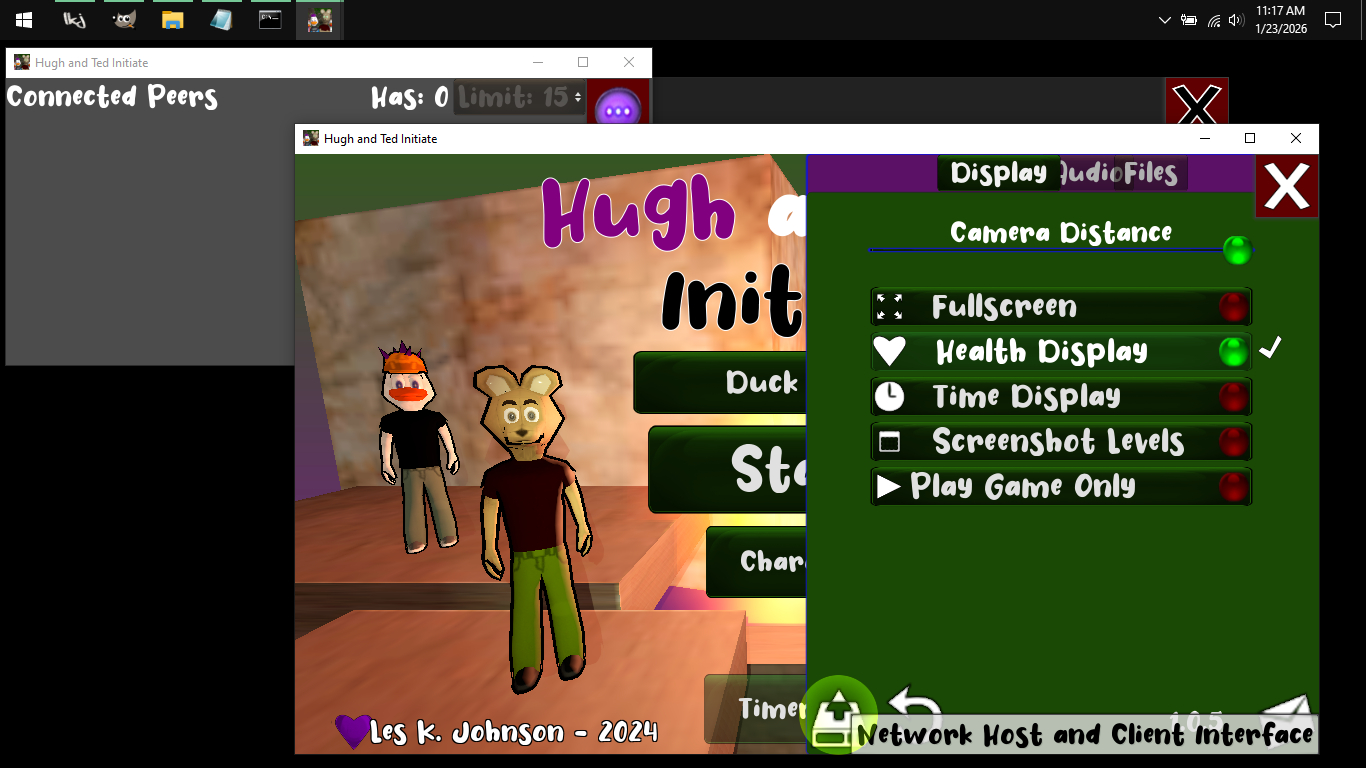Click the purple three-dots button in the peers window
The height and width of the screenshot is (768, 1366).
click(x=617, y=108)
